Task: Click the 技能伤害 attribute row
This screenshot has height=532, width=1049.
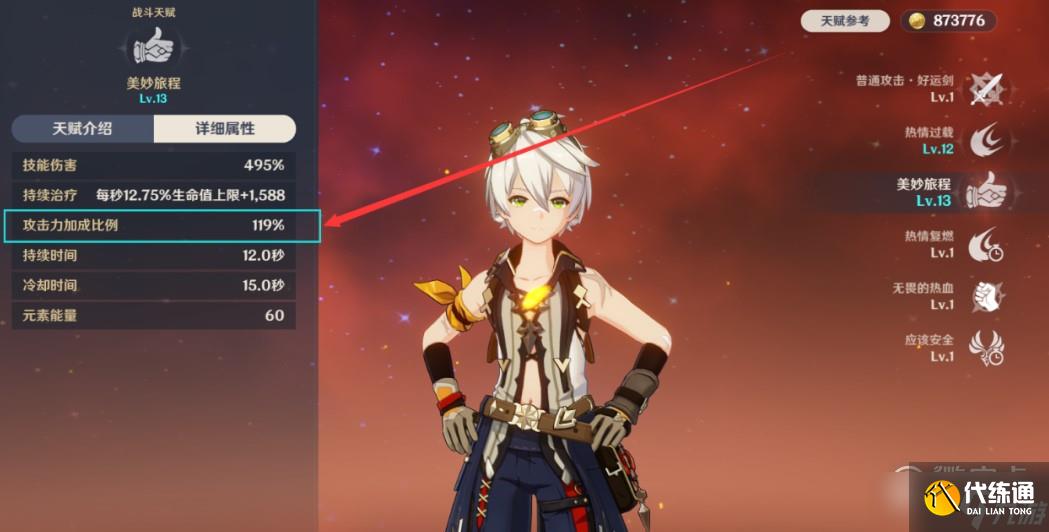Action: click(154, 164)
